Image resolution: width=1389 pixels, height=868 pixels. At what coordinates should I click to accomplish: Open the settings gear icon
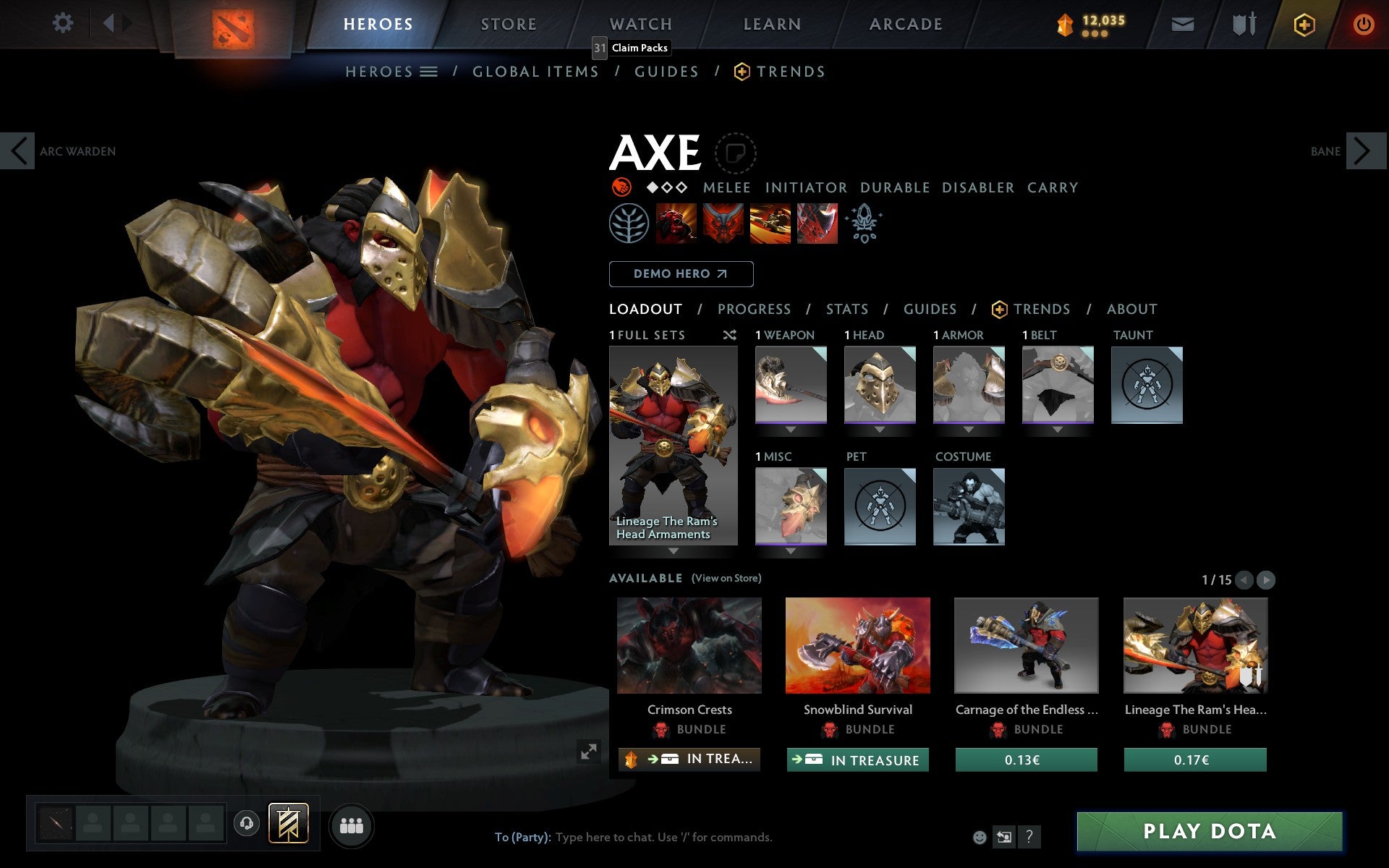click(64, 23)
